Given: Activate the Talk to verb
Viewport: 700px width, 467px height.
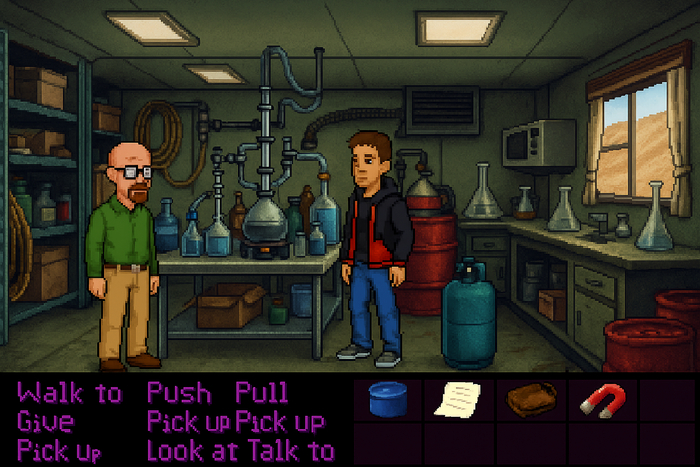Looking at the screenshot, I should [x=296, y=450].
